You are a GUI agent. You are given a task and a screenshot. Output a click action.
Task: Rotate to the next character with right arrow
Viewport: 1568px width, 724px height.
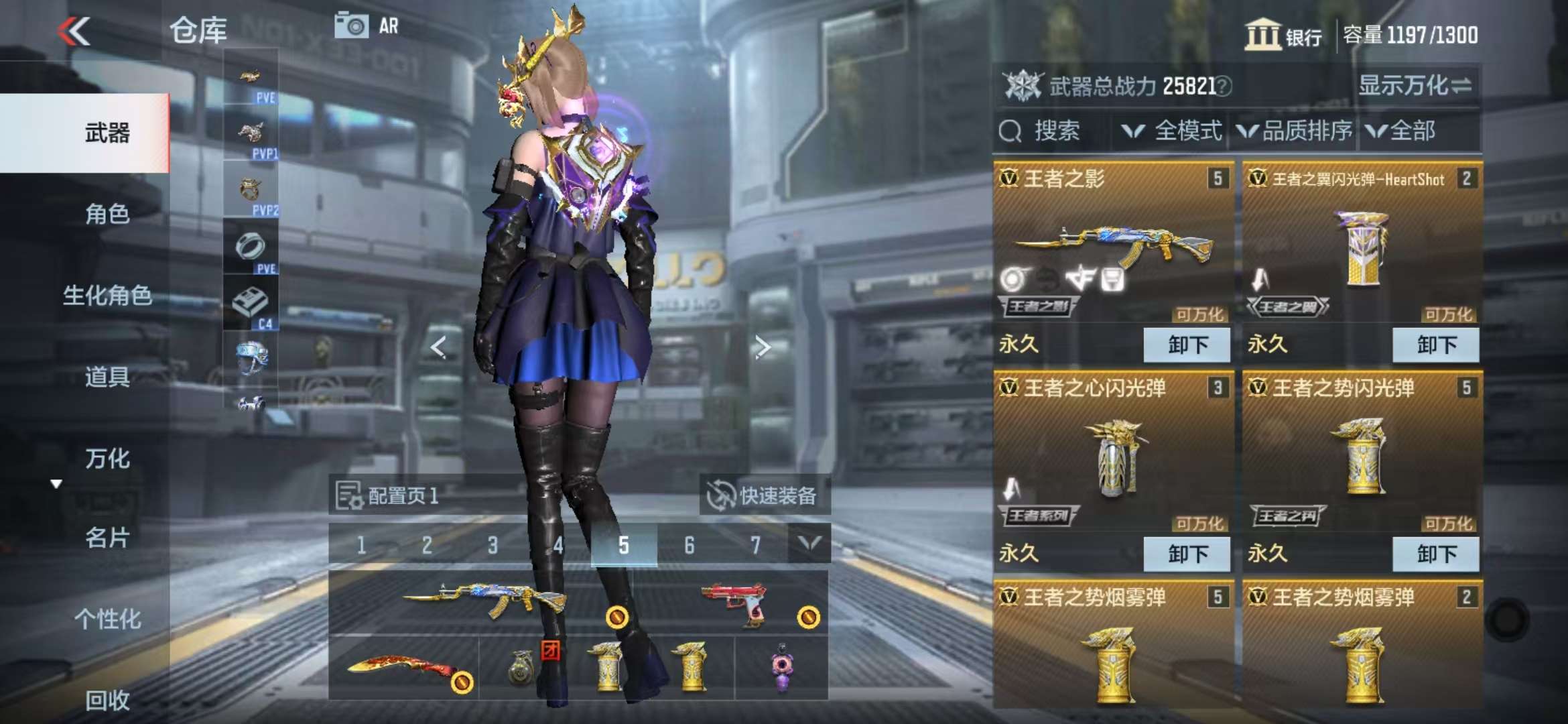coord(763,347)
